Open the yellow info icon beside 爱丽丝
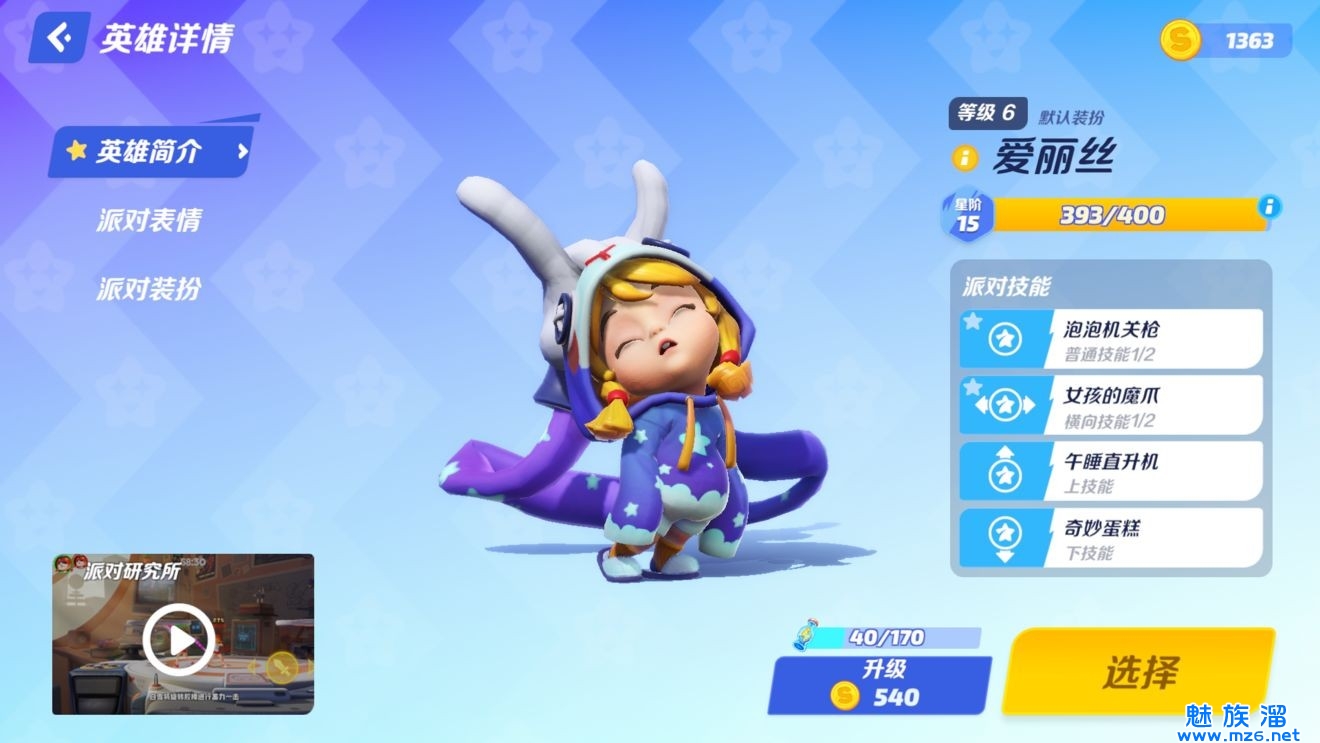Screen dimensions: 1320x743 coord(965,158)
